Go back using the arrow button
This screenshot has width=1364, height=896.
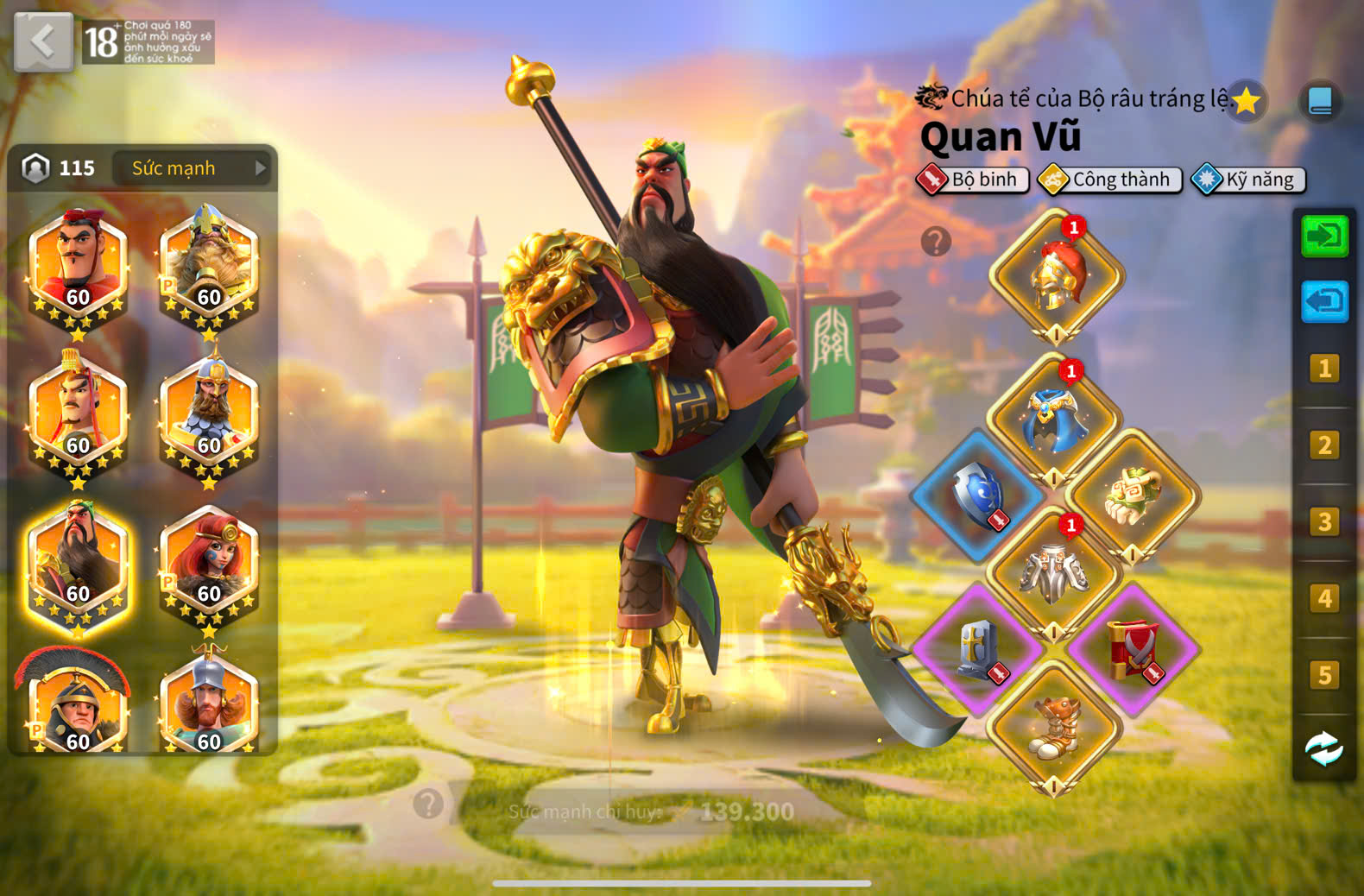(43, 41)
